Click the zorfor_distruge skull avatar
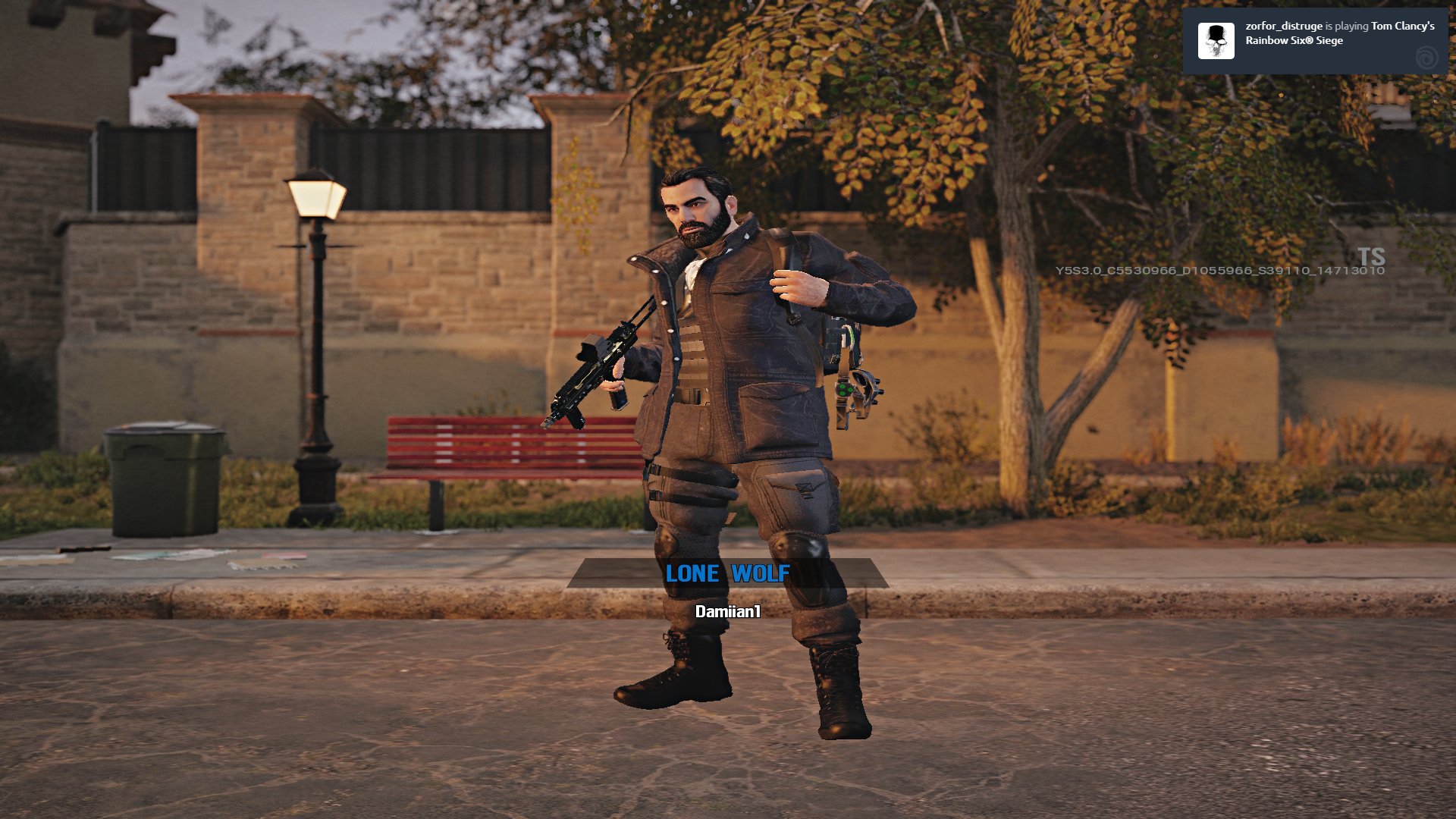1456x819 pixels. coord(1216,41)
